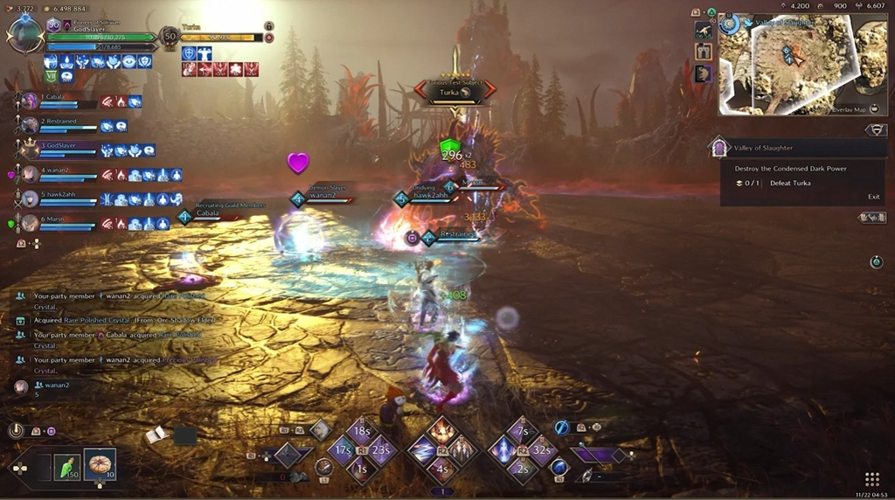Activate the skill with 32s cooldown

pos(543,450)
